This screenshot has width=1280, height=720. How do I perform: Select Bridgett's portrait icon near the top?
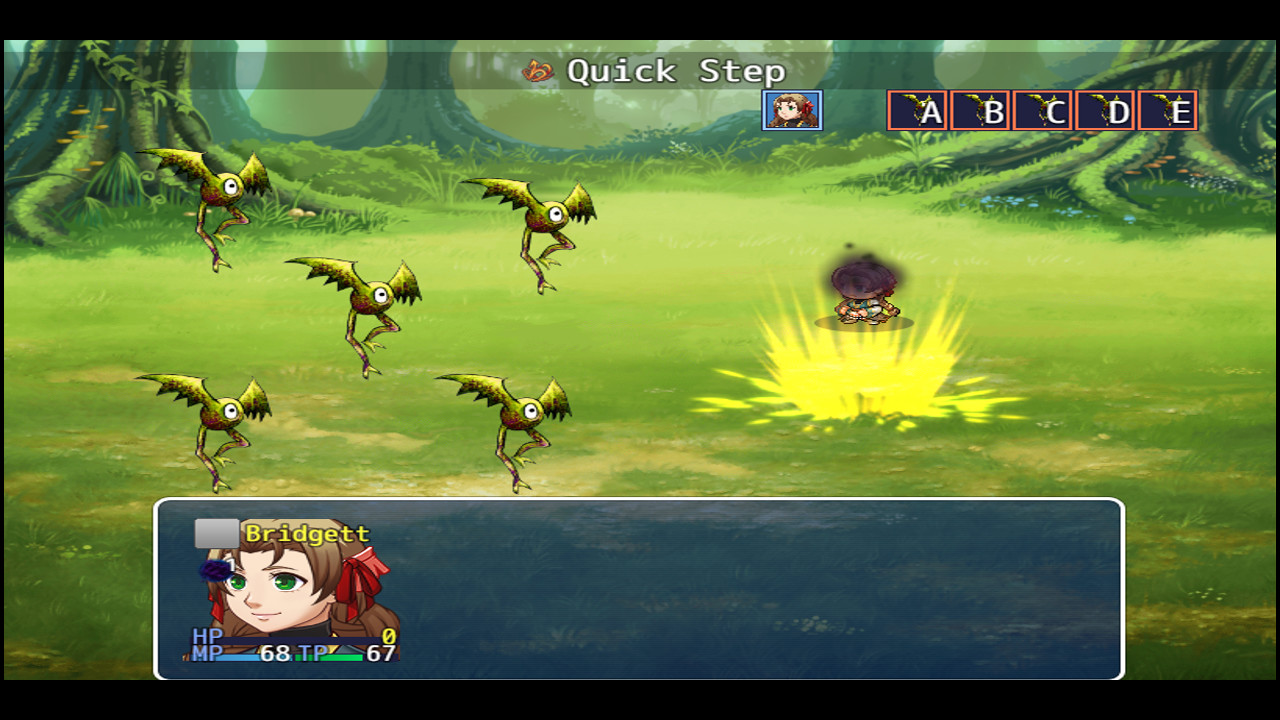pos(793,111)
